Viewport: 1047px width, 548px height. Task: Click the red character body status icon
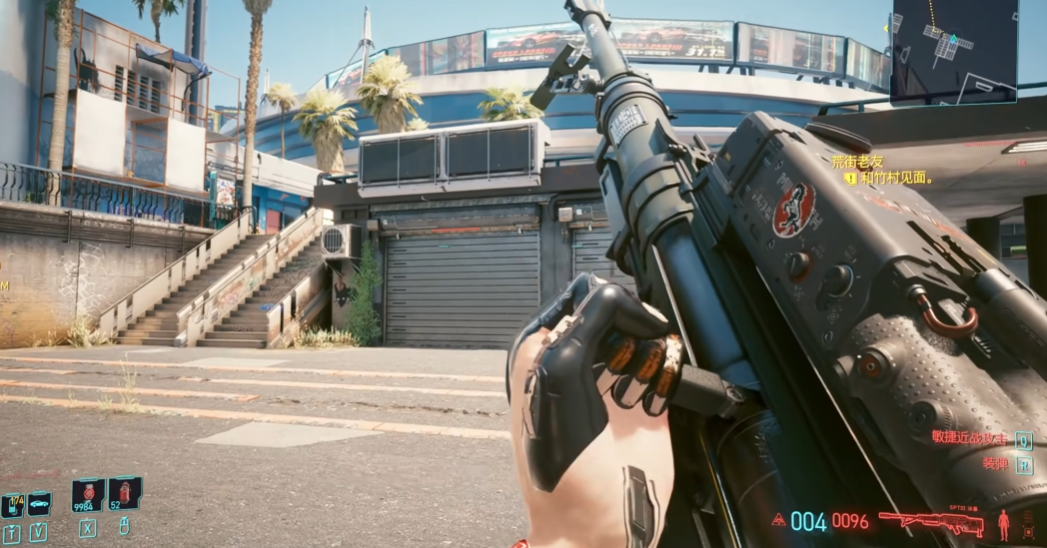(x=1003, y=523)
